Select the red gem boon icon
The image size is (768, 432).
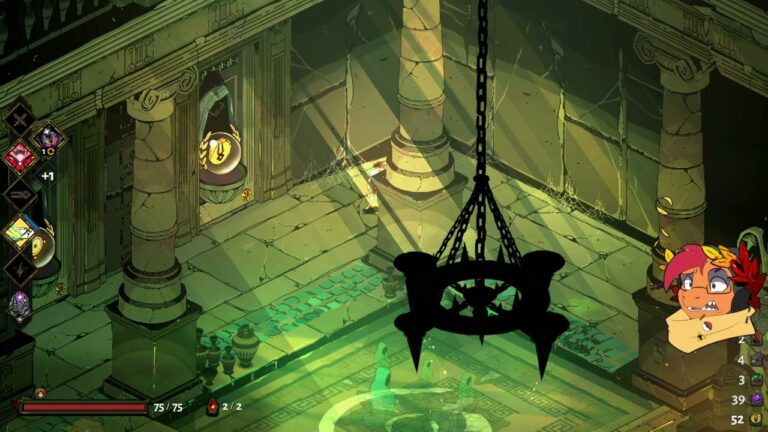point(20,155)
